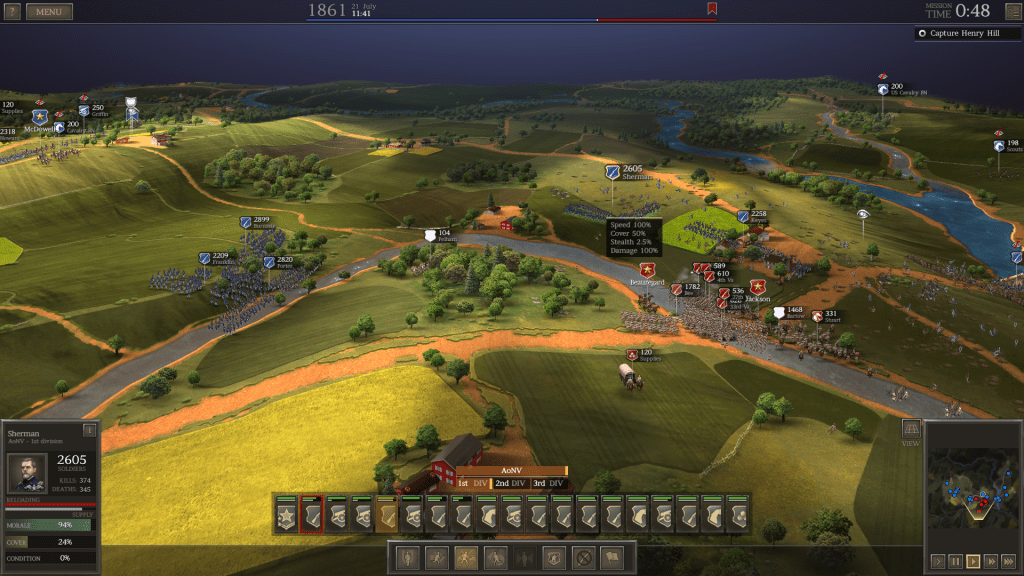
Task: Open the MENU button
Action: (49, 12)
